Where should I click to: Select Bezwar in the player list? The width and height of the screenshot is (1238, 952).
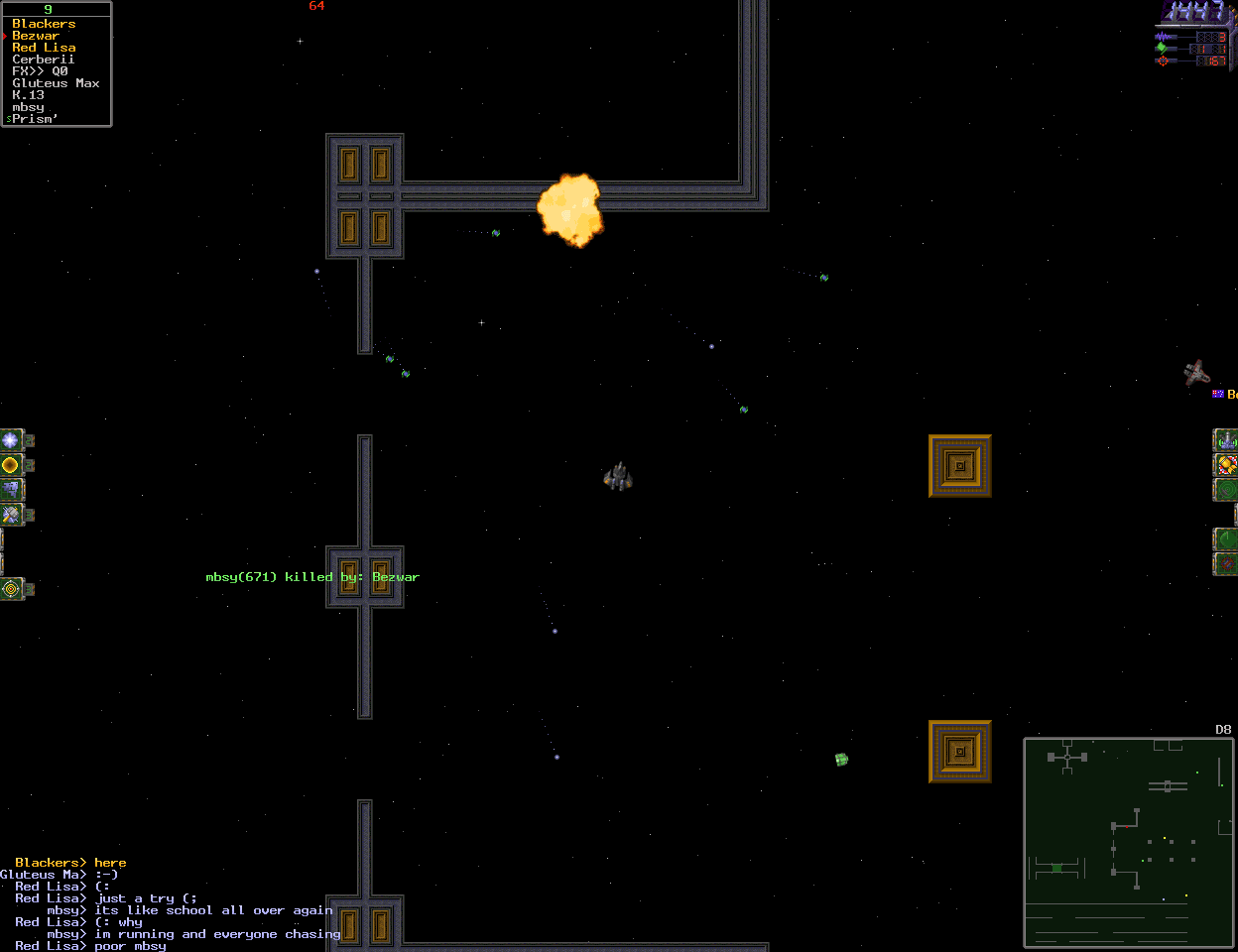[36, 36]
